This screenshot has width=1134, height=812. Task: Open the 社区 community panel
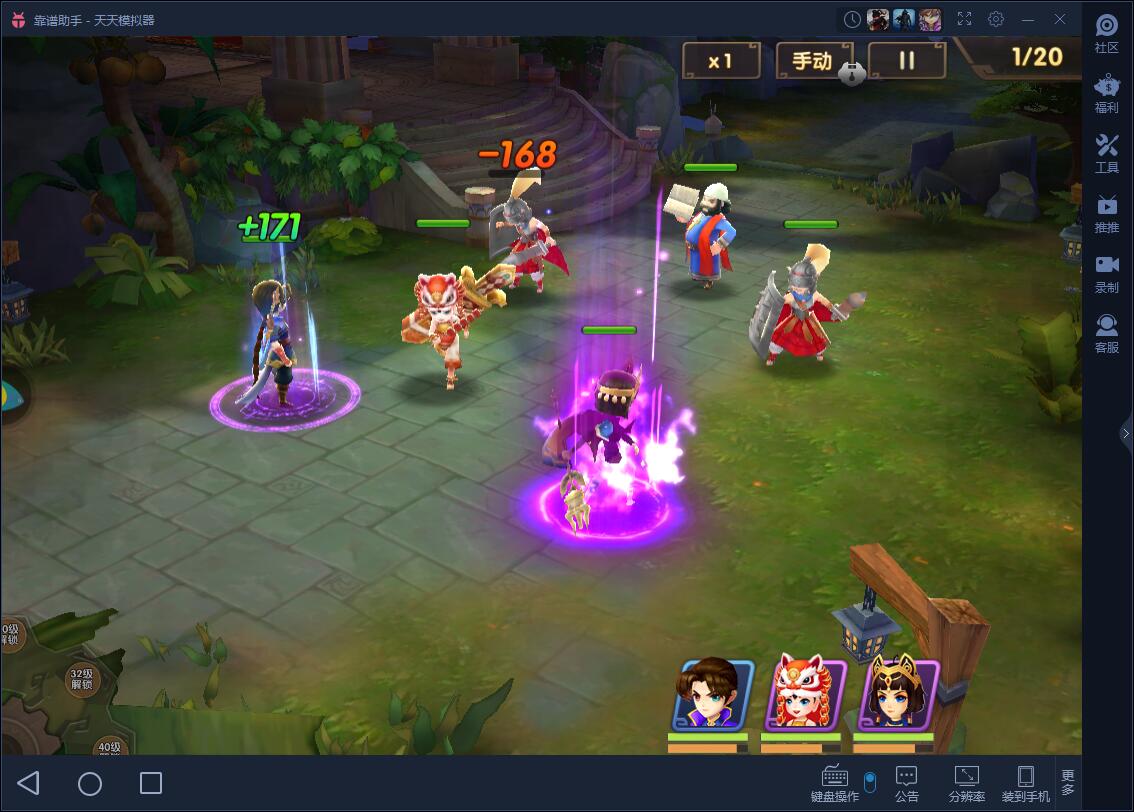(x=1106, y=33)
